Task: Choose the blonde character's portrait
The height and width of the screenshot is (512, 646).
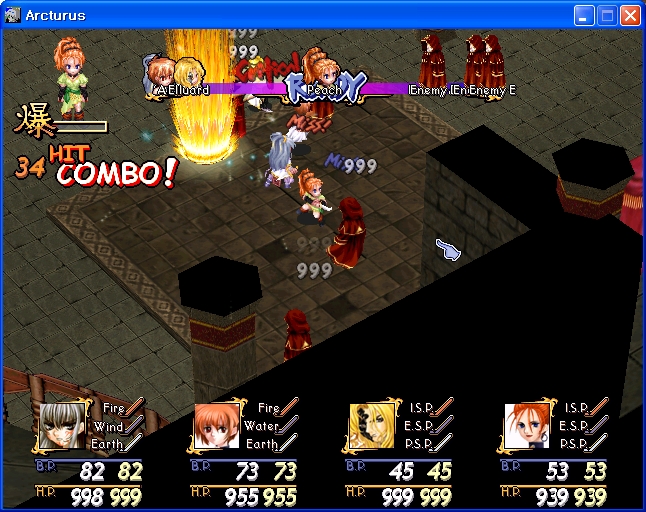Action: (x=370, y=427)
